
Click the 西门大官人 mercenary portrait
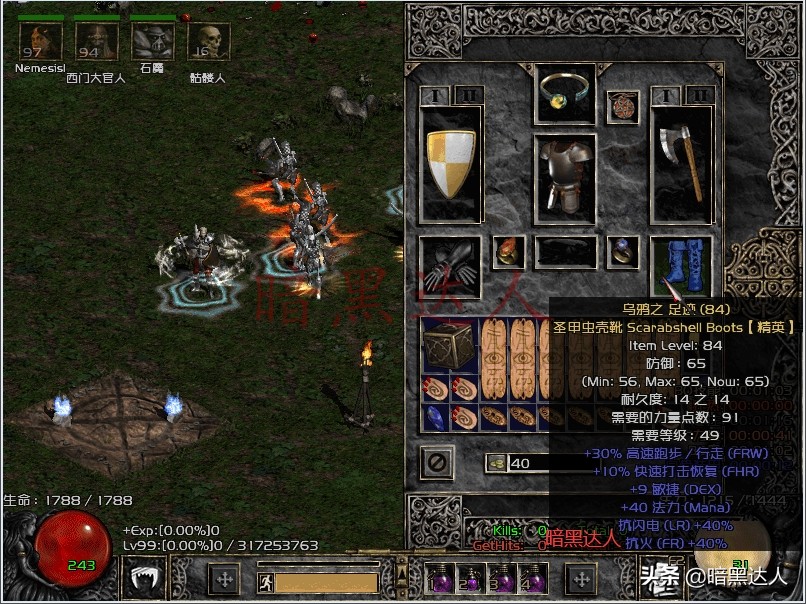coord(97,41)
